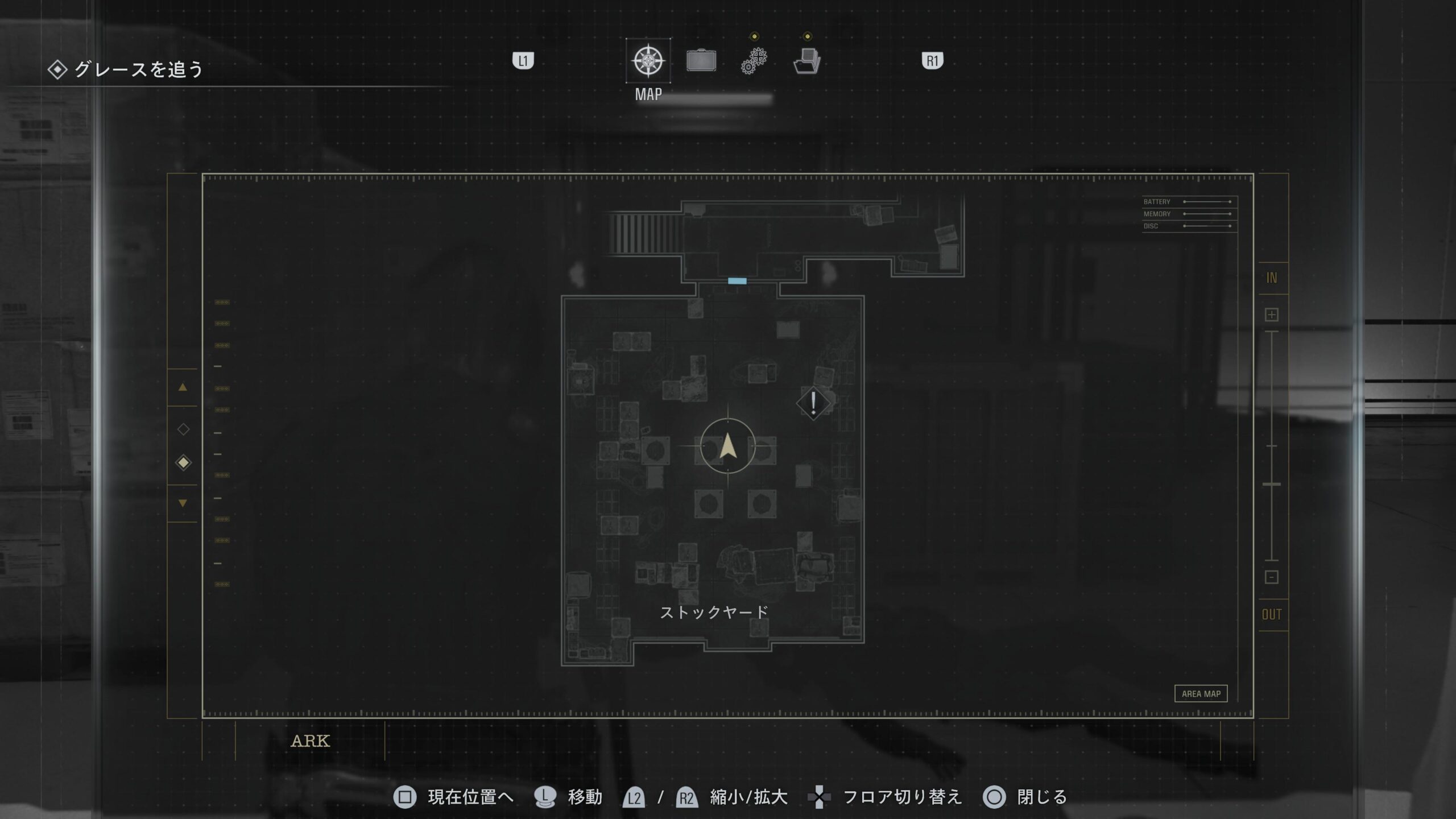Screen dimensions: 1456x819
Task: Click the blue door marker
Action: point(737,281)
